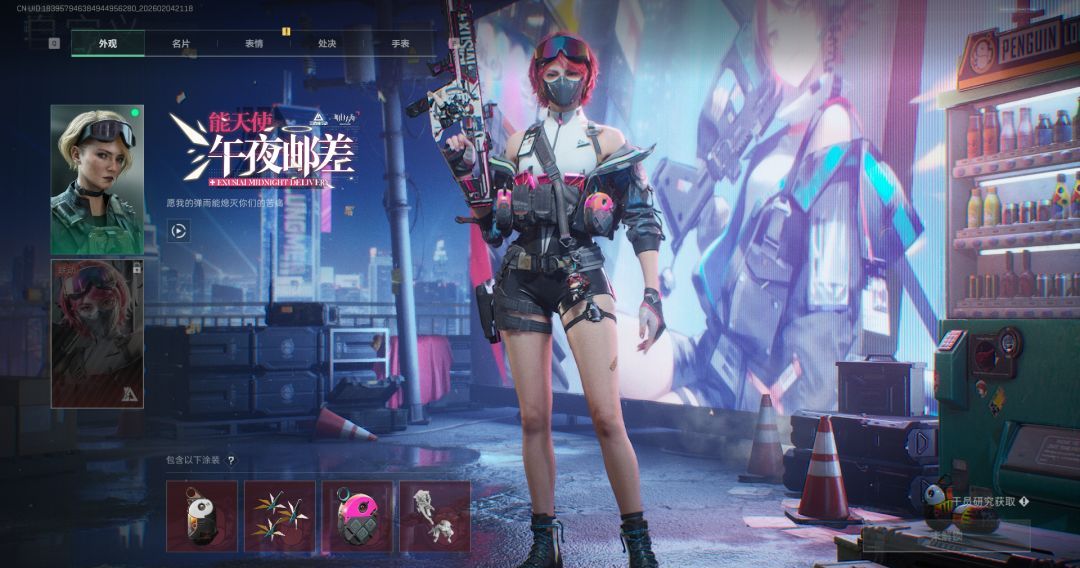The height and width of the screenshot is (568, 1080).
Task: Select the 处决 tab
Action: [327, 44]
